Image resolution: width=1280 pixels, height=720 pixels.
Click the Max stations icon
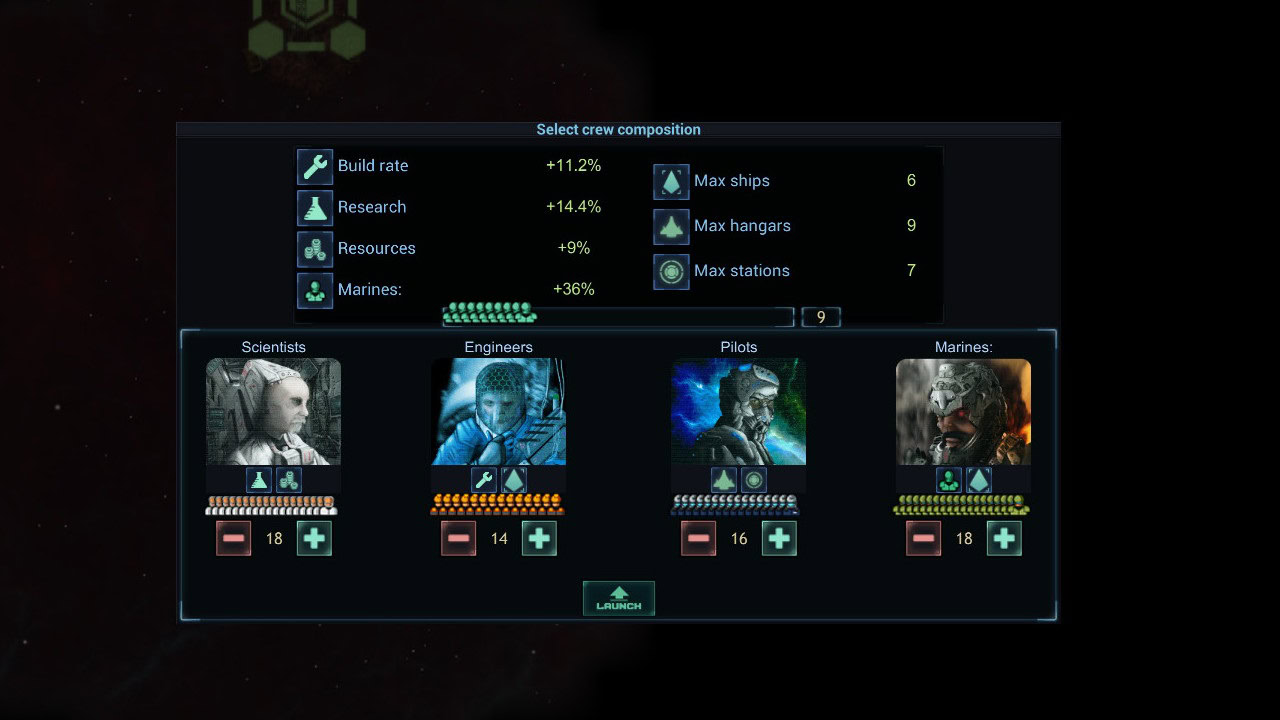tap(671, 272)
